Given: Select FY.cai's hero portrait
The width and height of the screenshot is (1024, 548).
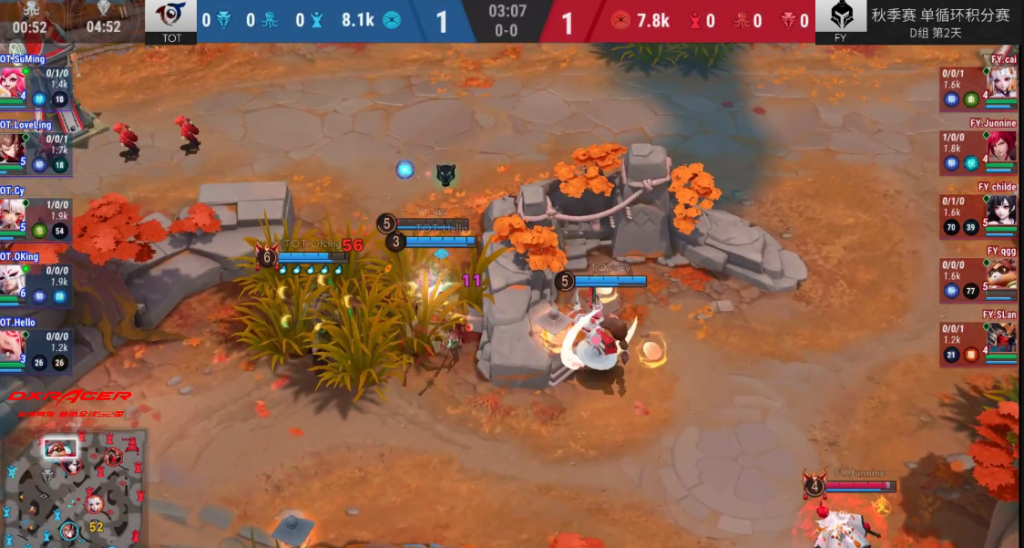Looking at the screenshot, I should [x=1002, y=82].
